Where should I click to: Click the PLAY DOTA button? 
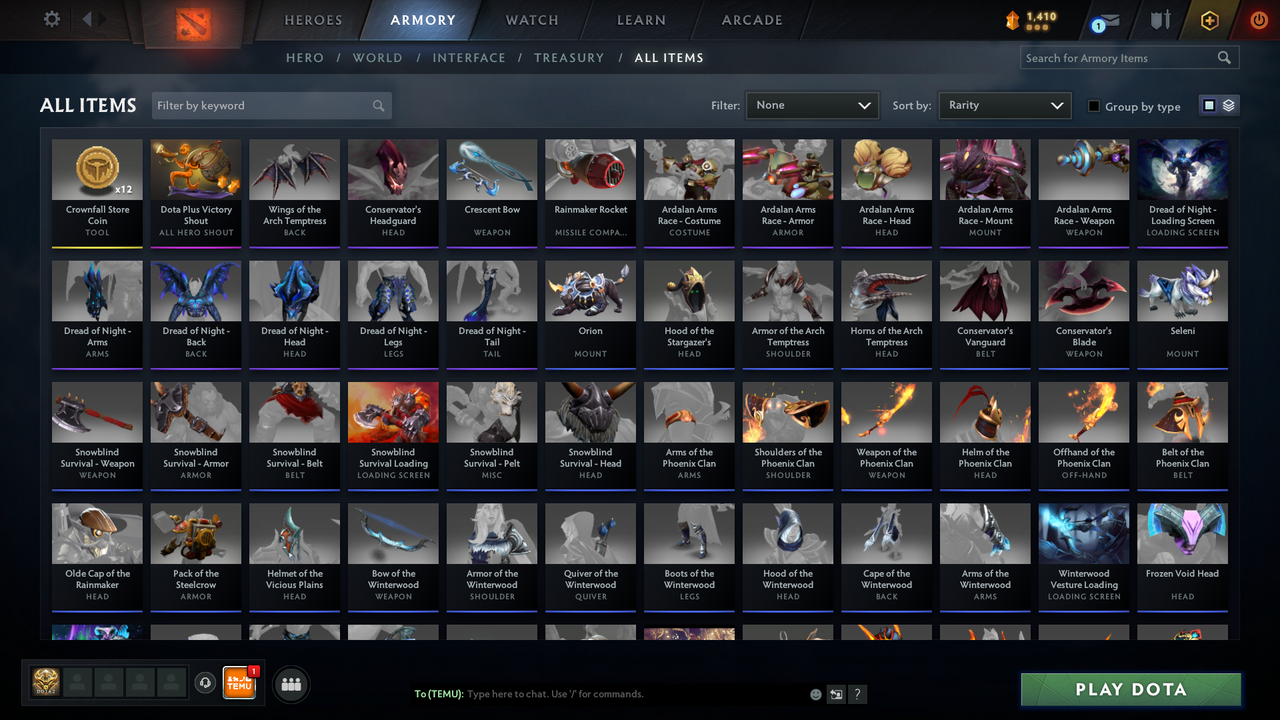(1130, 689)
